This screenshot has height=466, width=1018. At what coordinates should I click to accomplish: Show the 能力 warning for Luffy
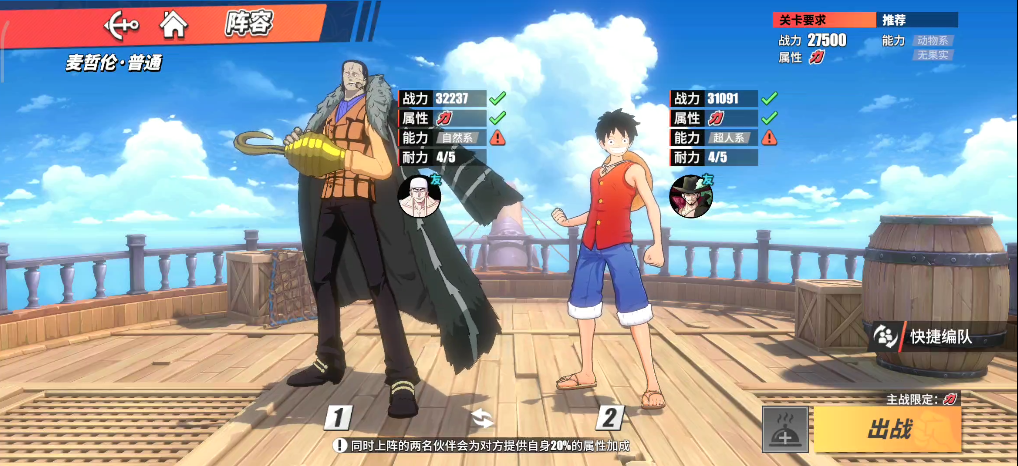pyautogui.click(x=769, y=138)
